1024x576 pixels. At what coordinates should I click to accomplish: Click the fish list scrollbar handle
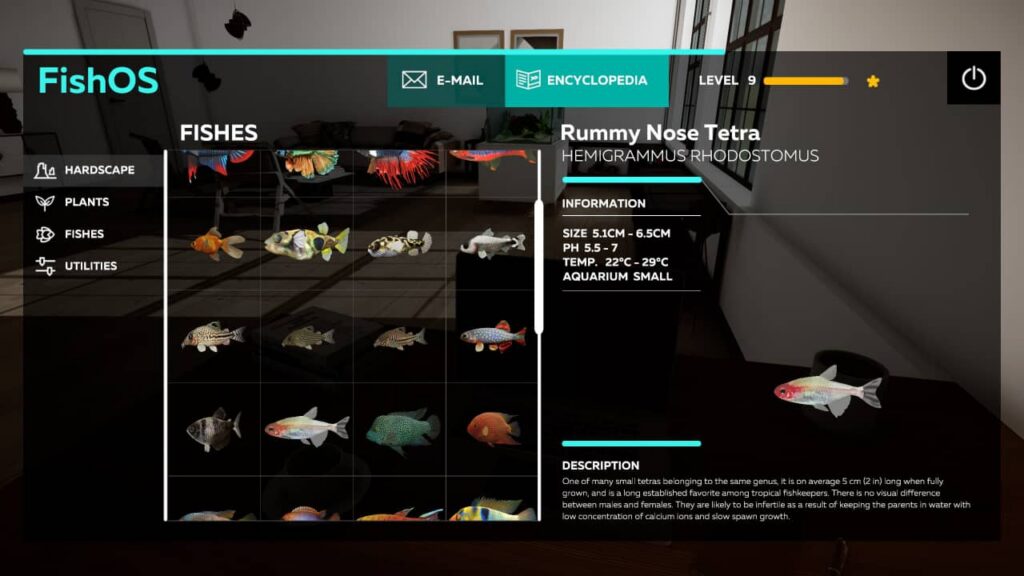click(539, 266)
